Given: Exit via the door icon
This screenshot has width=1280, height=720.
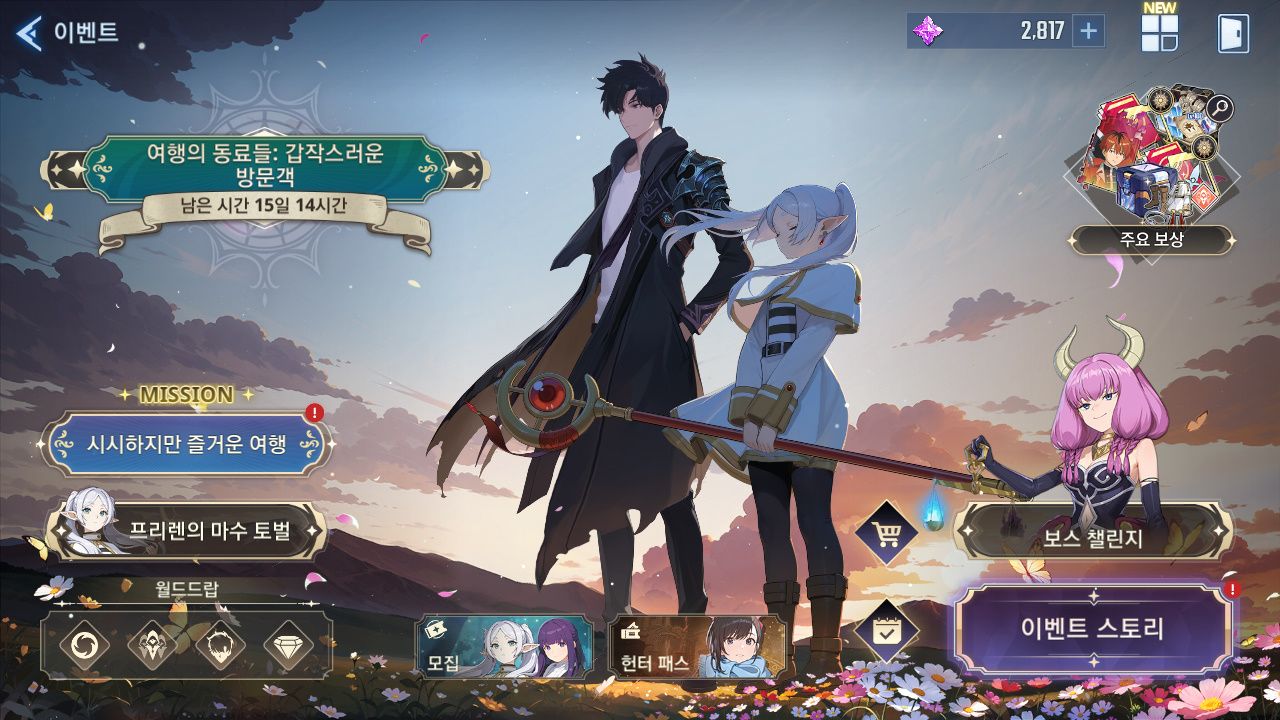Looking at the screenshot, I should [1233, 33].
